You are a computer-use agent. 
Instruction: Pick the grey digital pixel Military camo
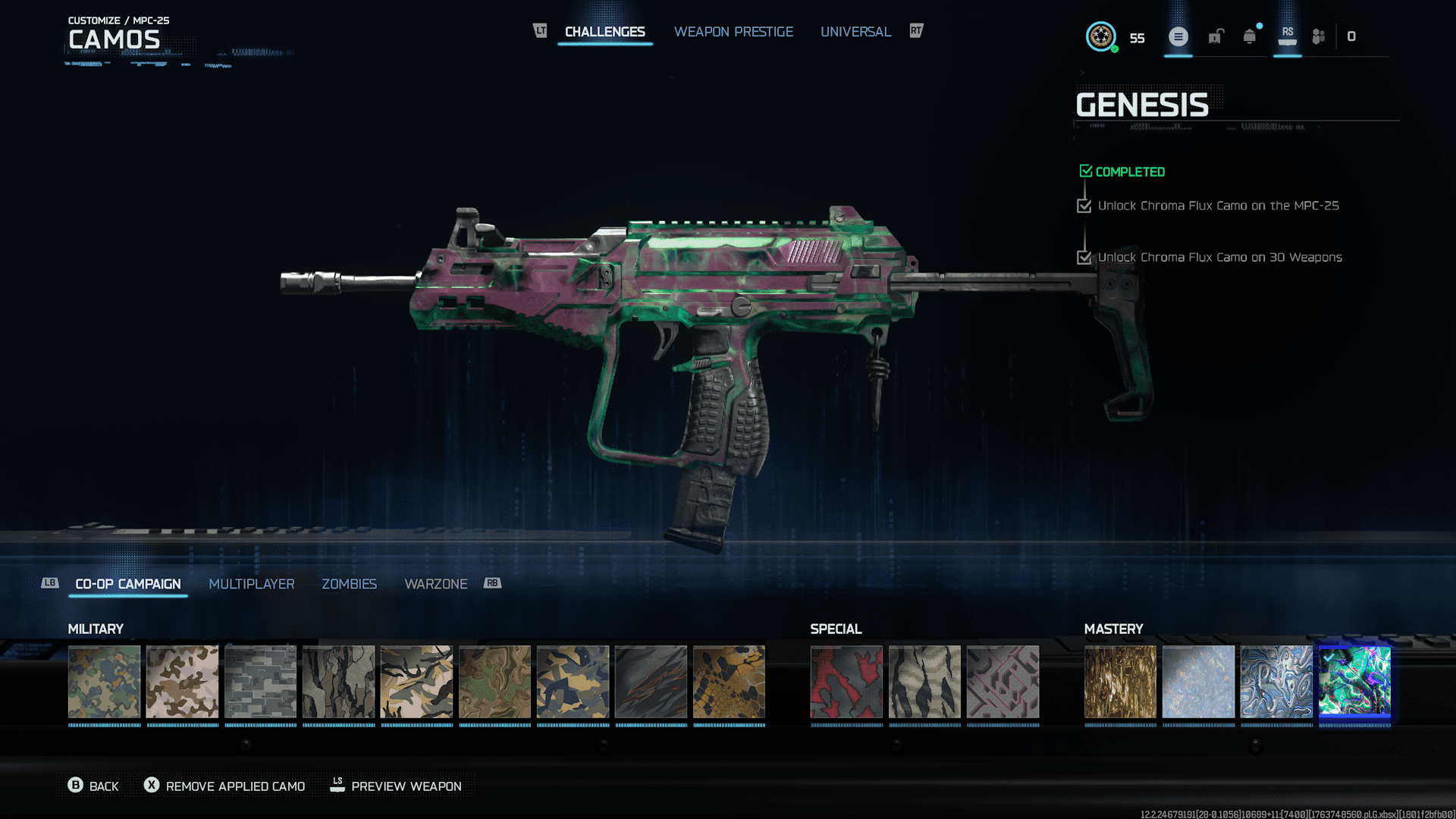tap(260, 682)
